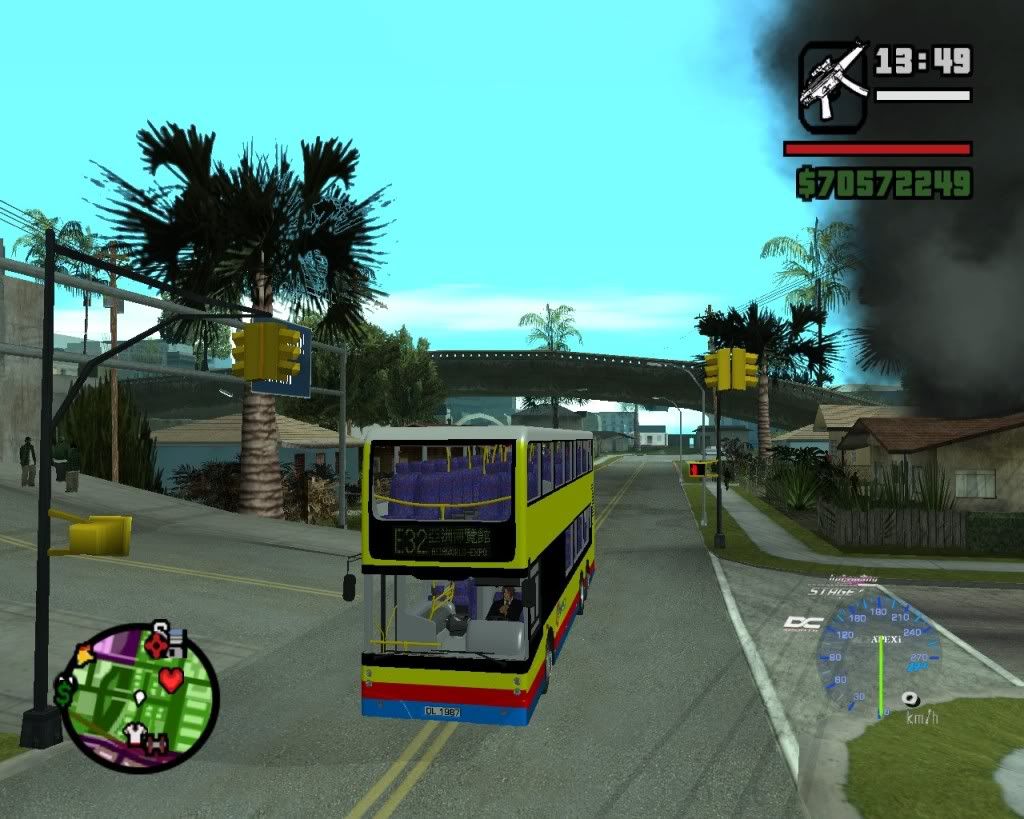Click the submachine gun weapon icon

834,86
